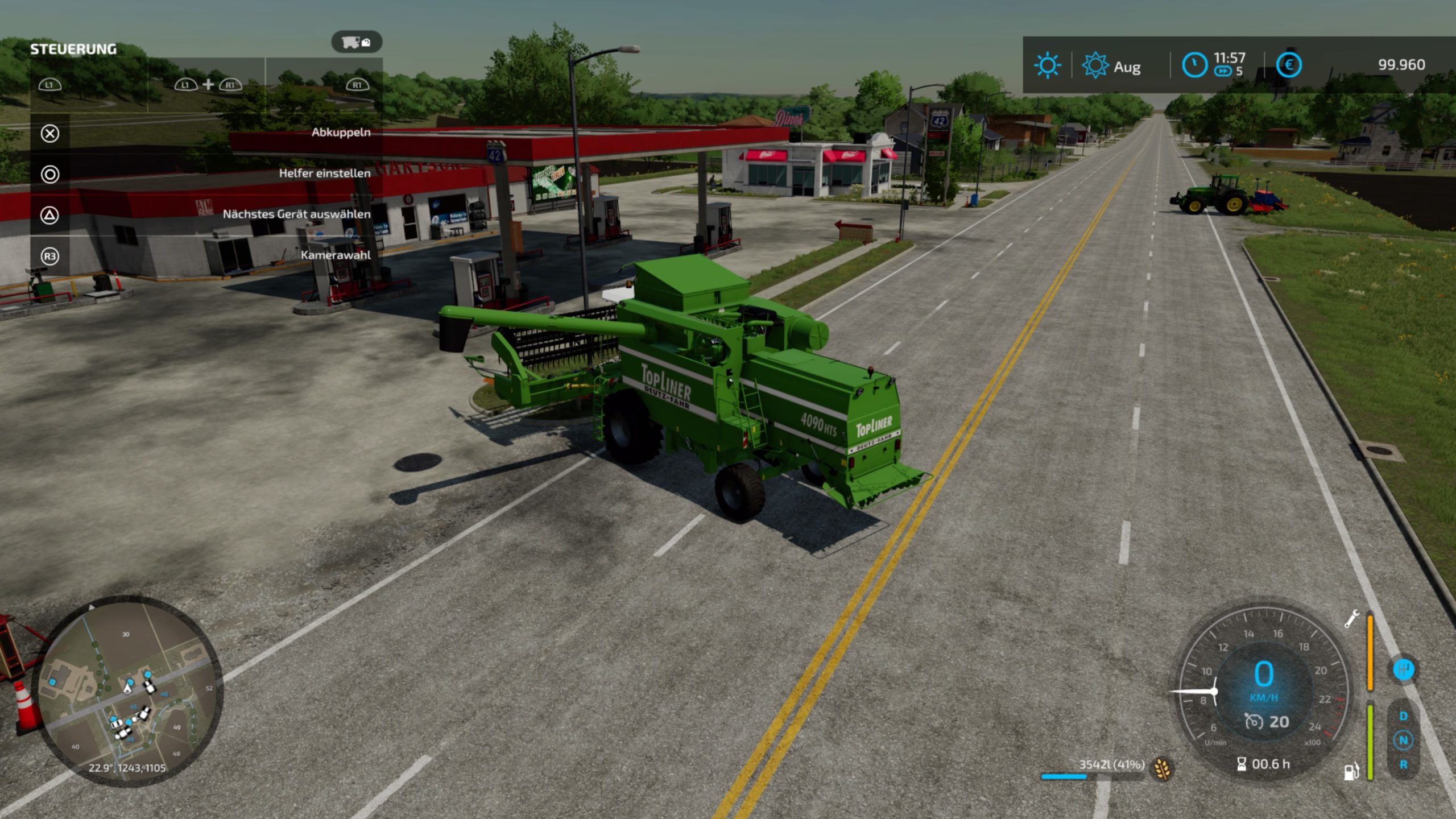Choose Reverse gear R
1456x819 pixels.
1403,765
